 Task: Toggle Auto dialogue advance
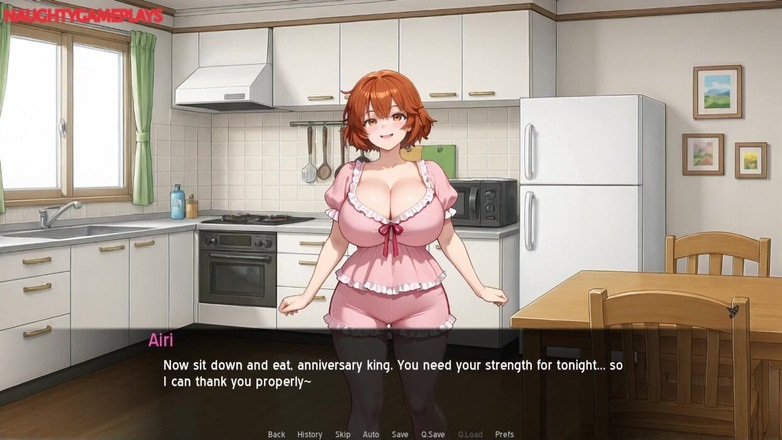(371, 434)
